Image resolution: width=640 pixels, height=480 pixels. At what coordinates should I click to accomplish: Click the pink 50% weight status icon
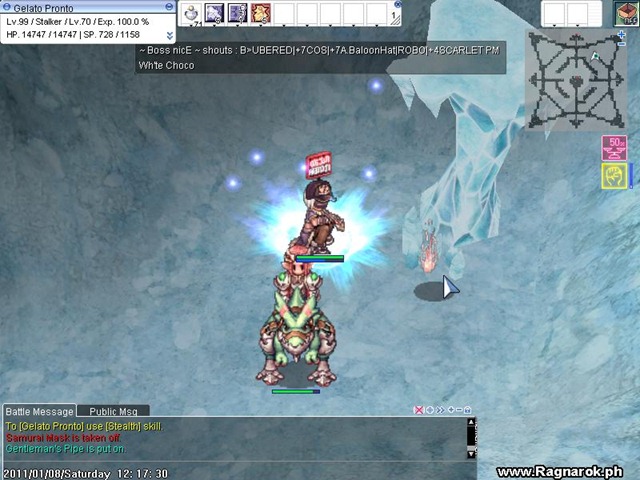pyautogui.click(x=614, y=148)
